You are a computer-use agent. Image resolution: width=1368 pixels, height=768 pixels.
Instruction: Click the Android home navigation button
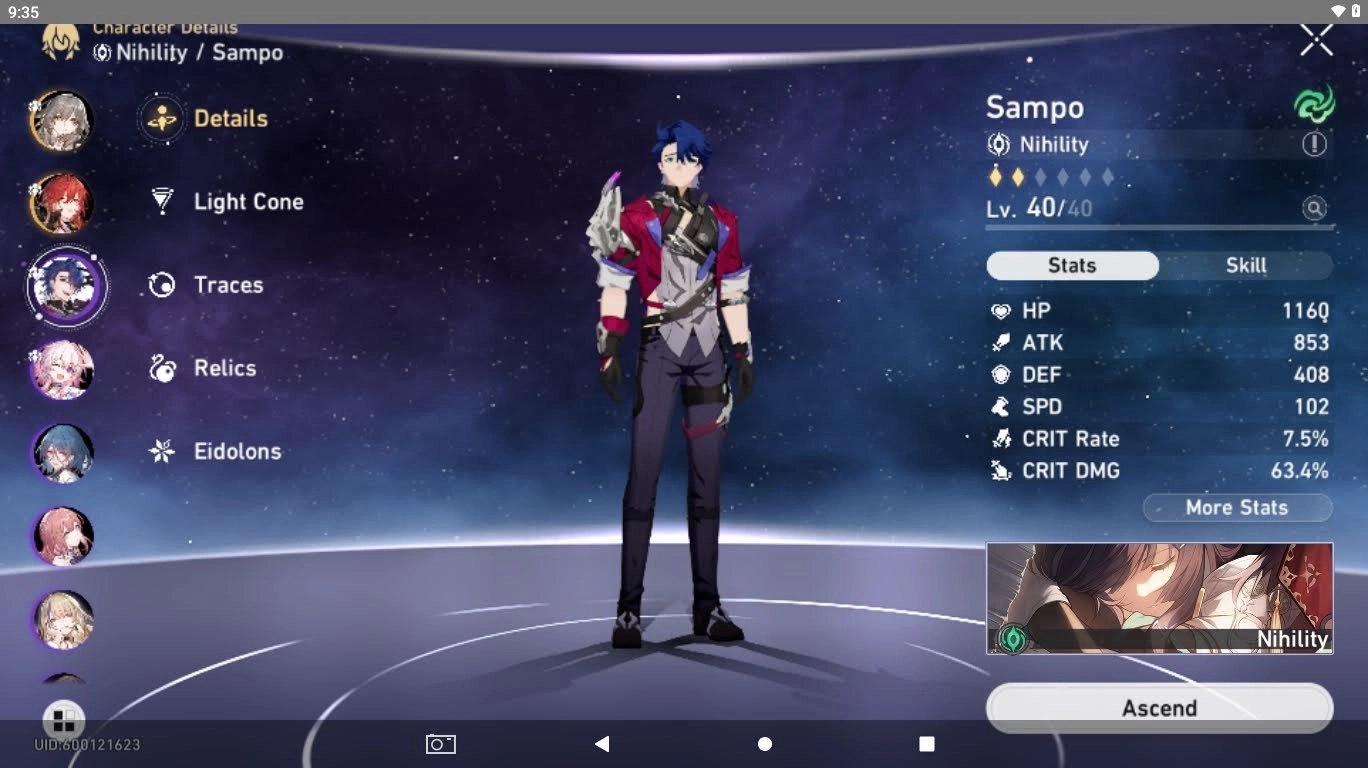[x=764, y=744]
